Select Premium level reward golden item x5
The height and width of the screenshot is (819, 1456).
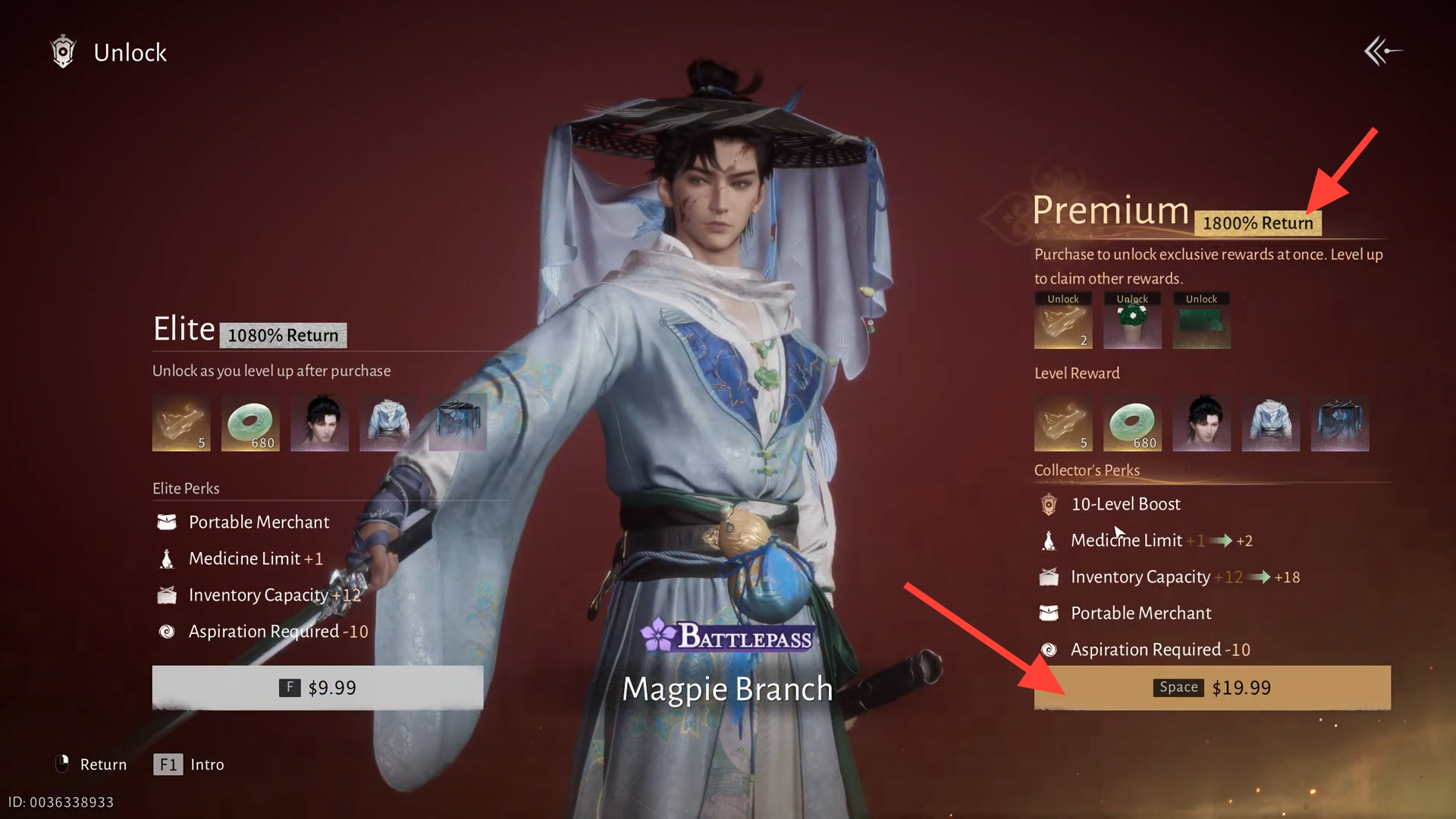1063,422
